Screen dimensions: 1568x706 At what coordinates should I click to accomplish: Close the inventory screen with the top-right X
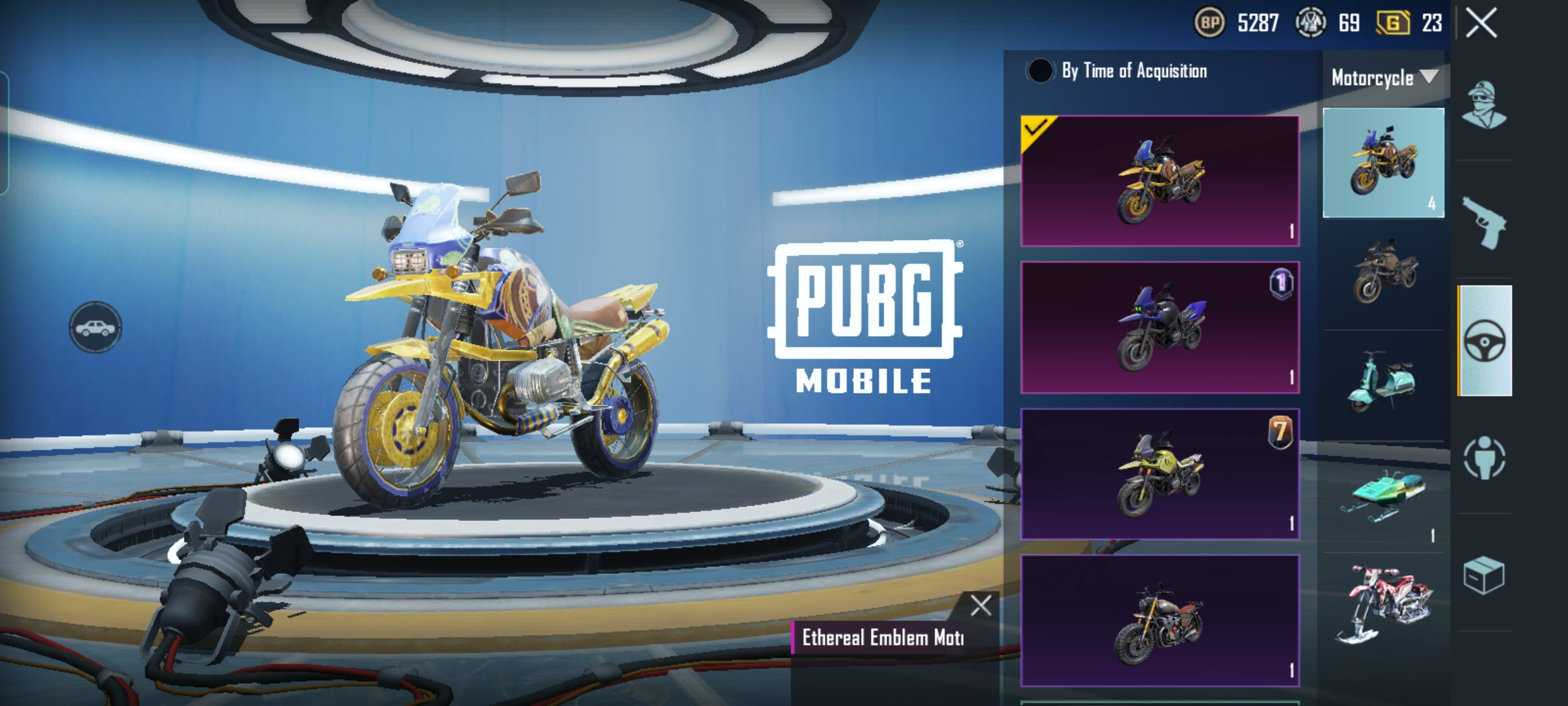pyautogui.click(x=1481, y=24)
